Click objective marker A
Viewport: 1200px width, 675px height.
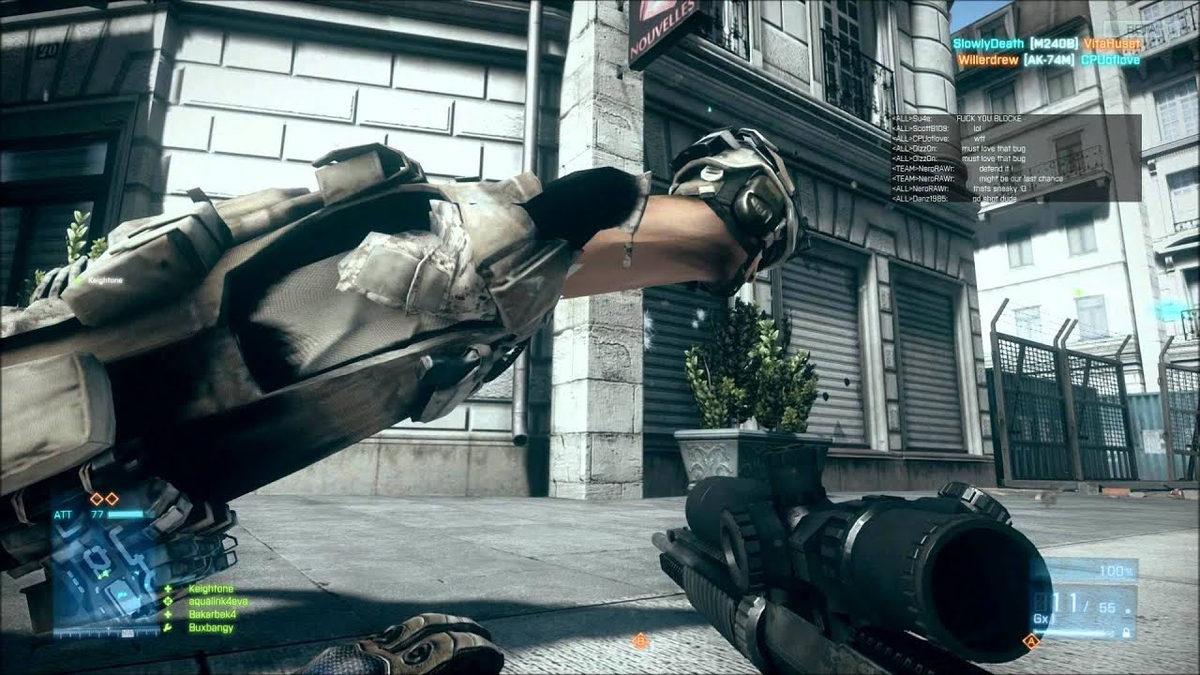click(x=1031, y=641)
